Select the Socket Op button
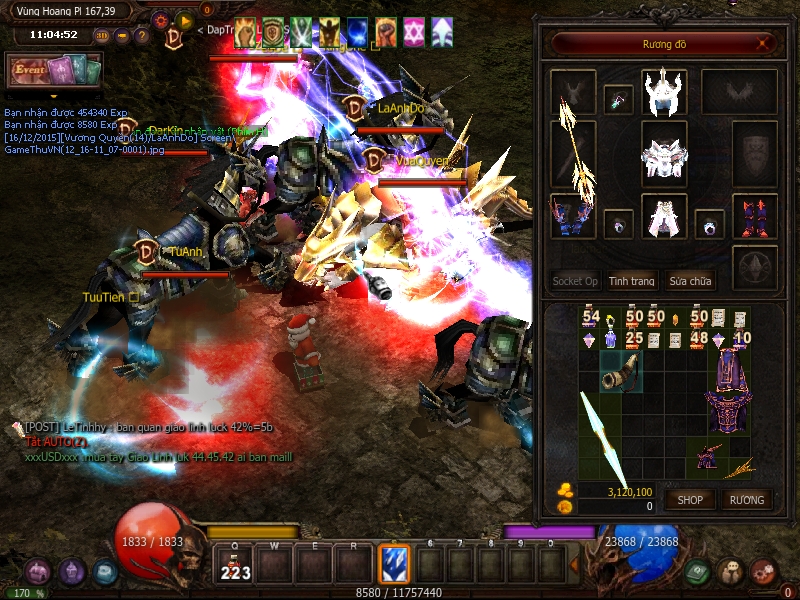 click(x=575, y=281)
